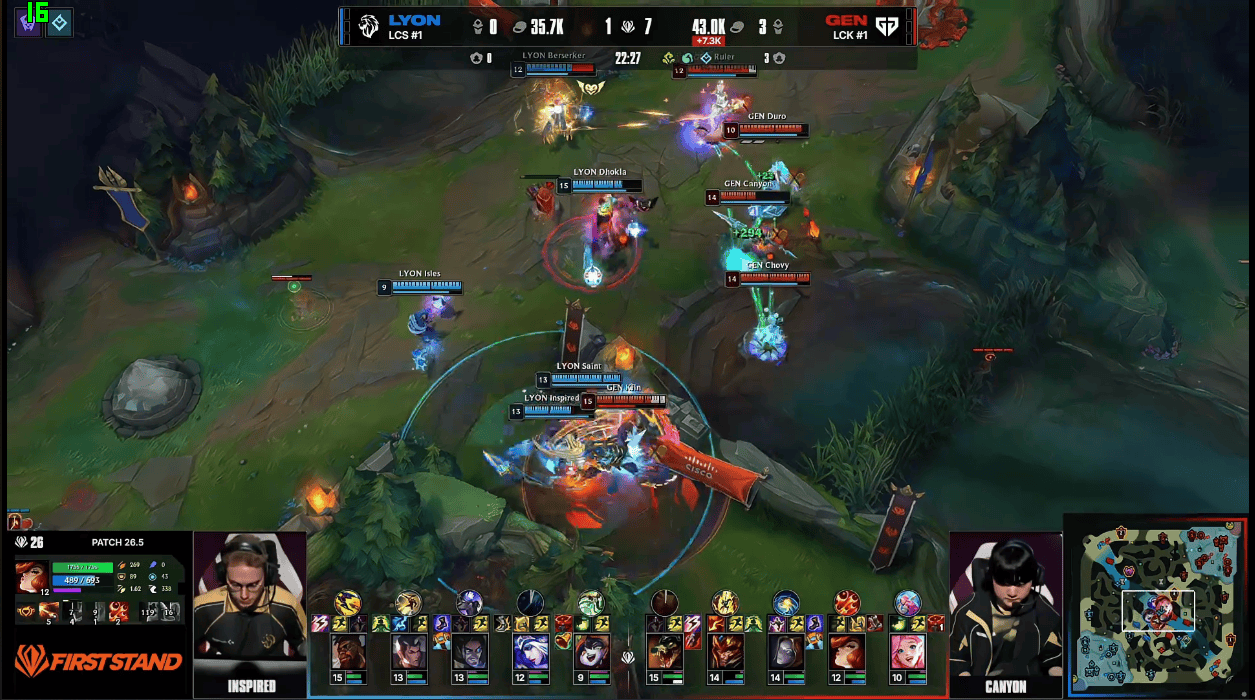Viewport: 1255px width, 700px height.
Task: Select Miss Fortune's Bullet Time ultimate icon
Action: pyautogui.click(x=119, y=610)
